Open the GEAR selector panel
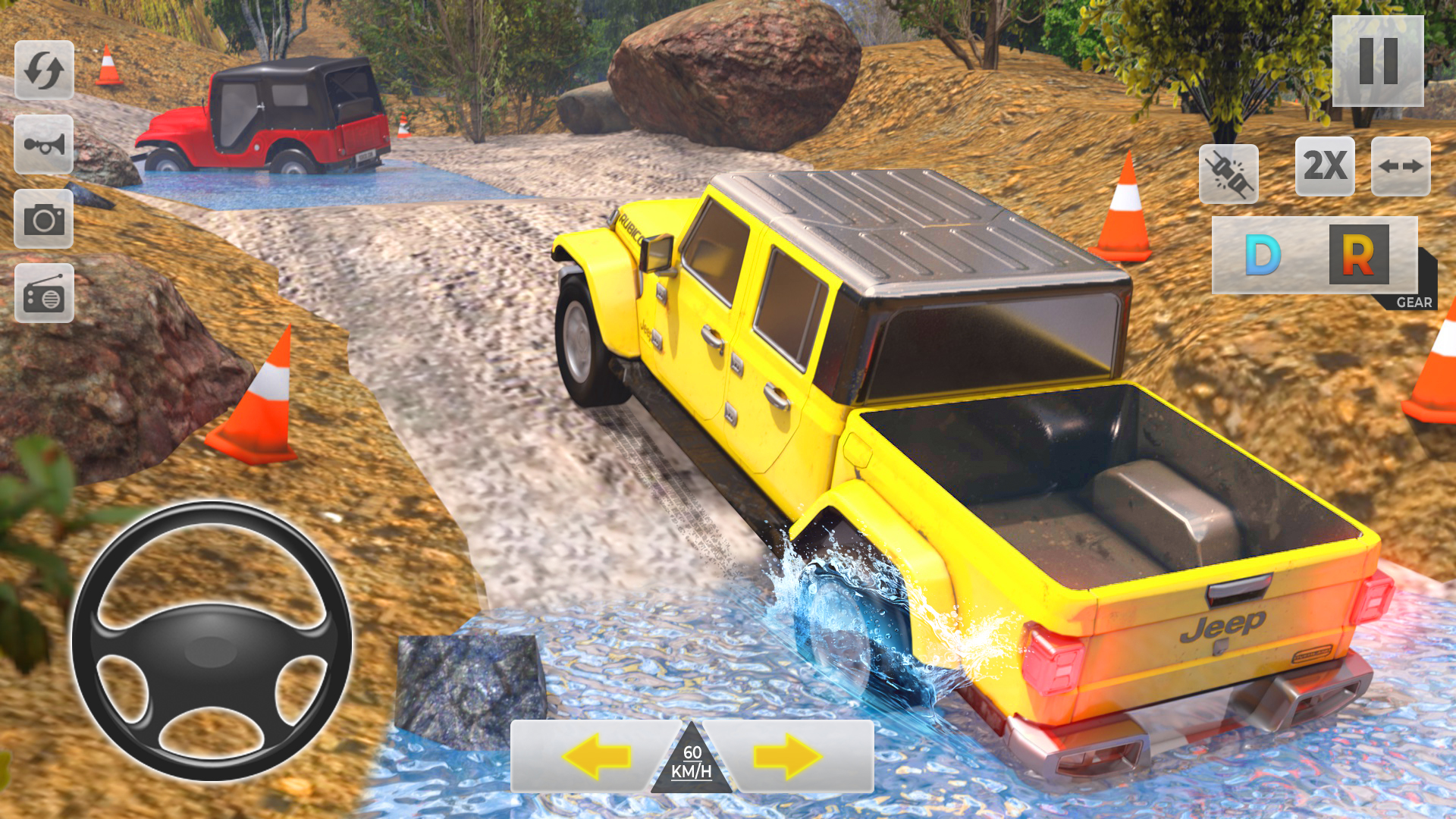This screenshot has width=1456, height=819. 1412,301
